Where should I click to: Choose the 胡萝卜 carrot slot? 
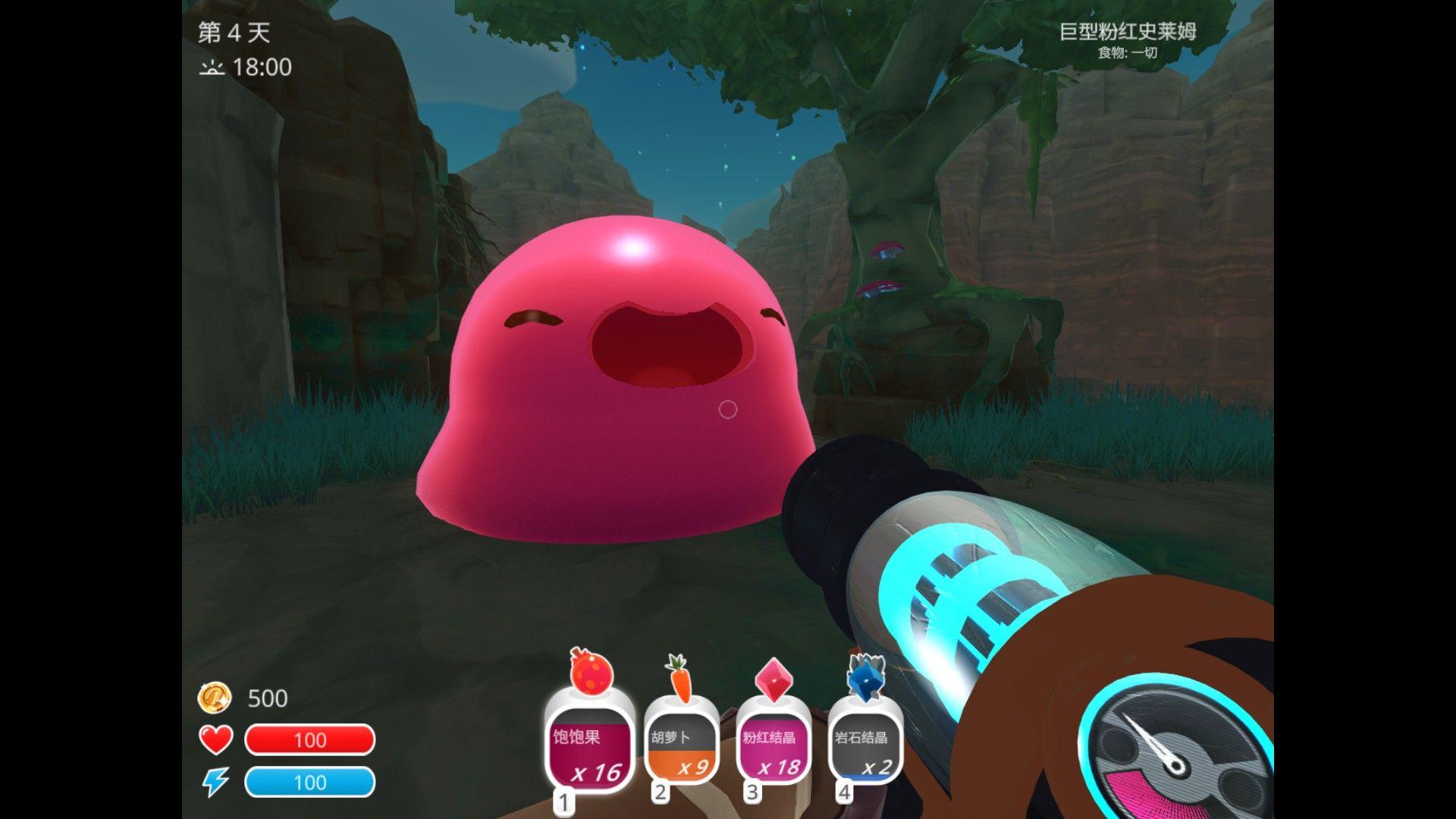pyautogui.click(x=681, y=749)
